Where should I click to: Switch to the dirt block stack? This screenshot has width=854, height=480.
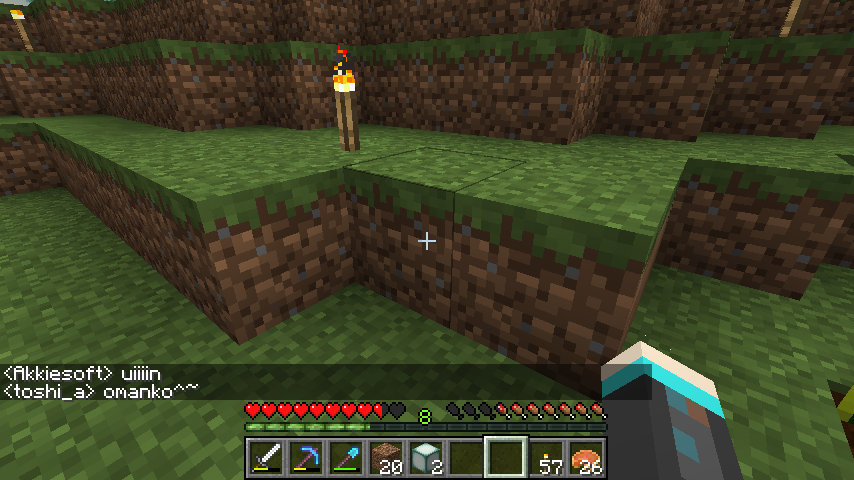[385, 458]
